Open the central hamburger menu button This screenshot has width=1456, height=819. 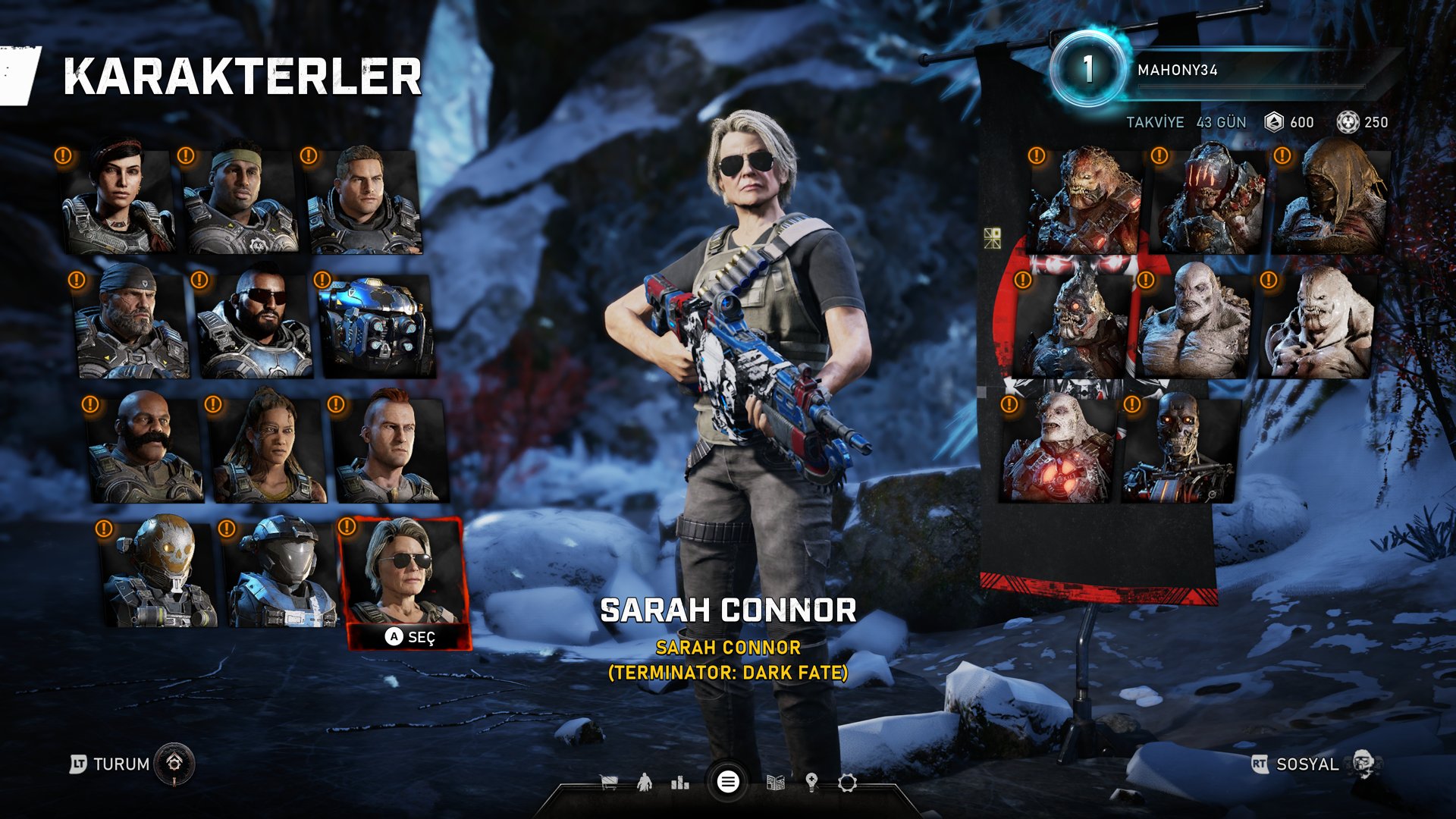pyautogui.click(x=728, y=782)
